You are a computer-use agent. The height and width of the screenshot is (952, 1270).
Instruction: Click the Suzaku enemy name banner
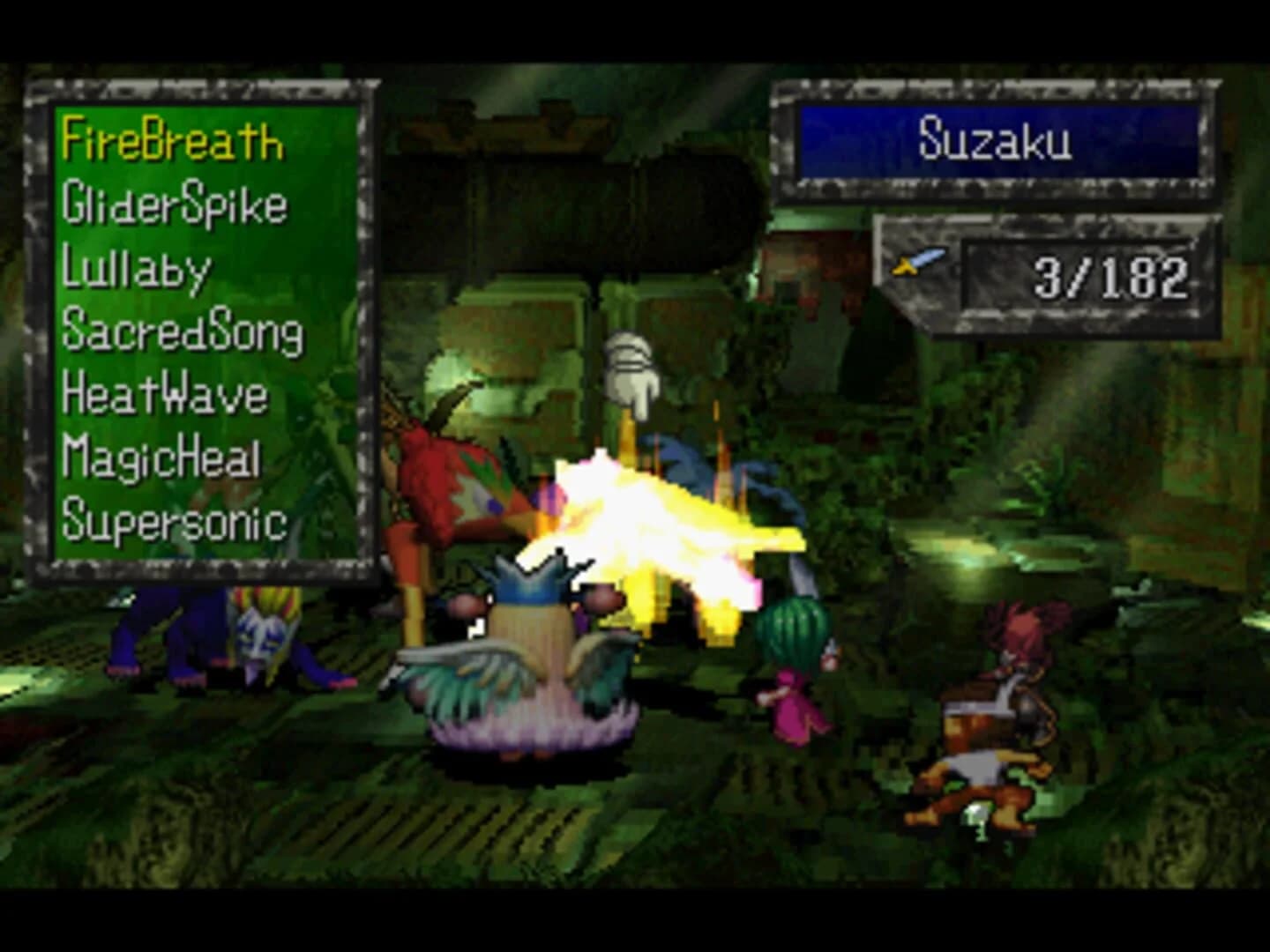pyautogui.click(x=995, y=138)
